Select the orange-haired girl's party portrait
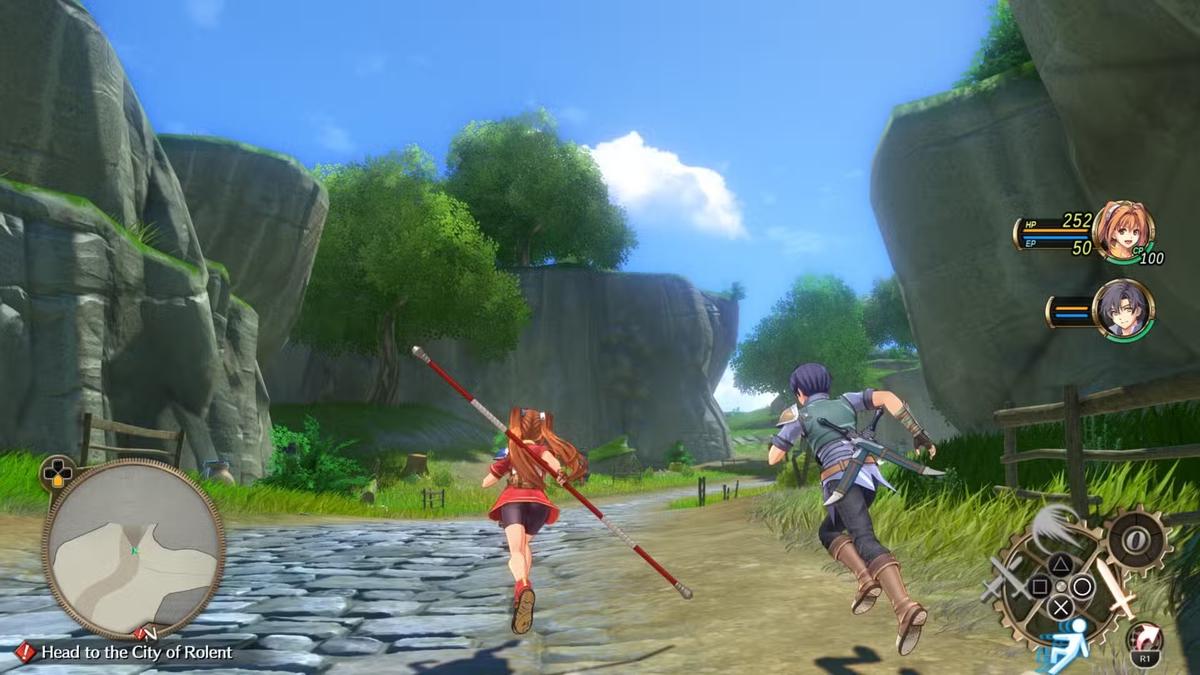 (x=1123, y=231)
